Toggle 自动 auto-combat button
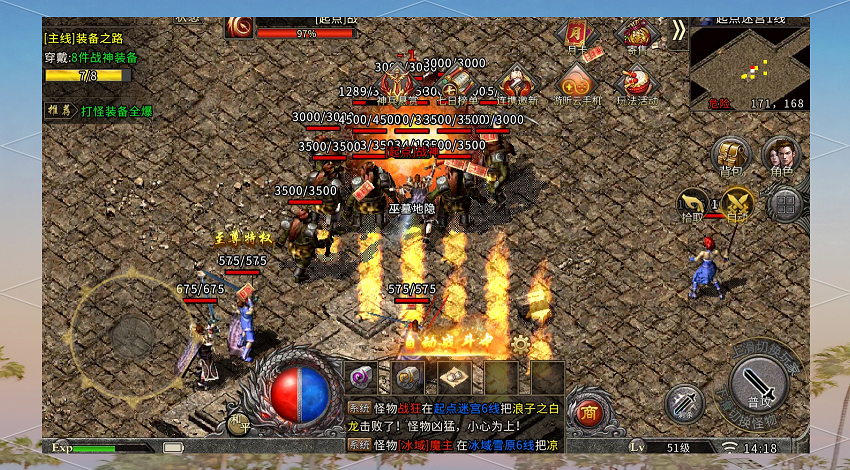This screenshot has height=470, width=850. [x=738, y=203]
